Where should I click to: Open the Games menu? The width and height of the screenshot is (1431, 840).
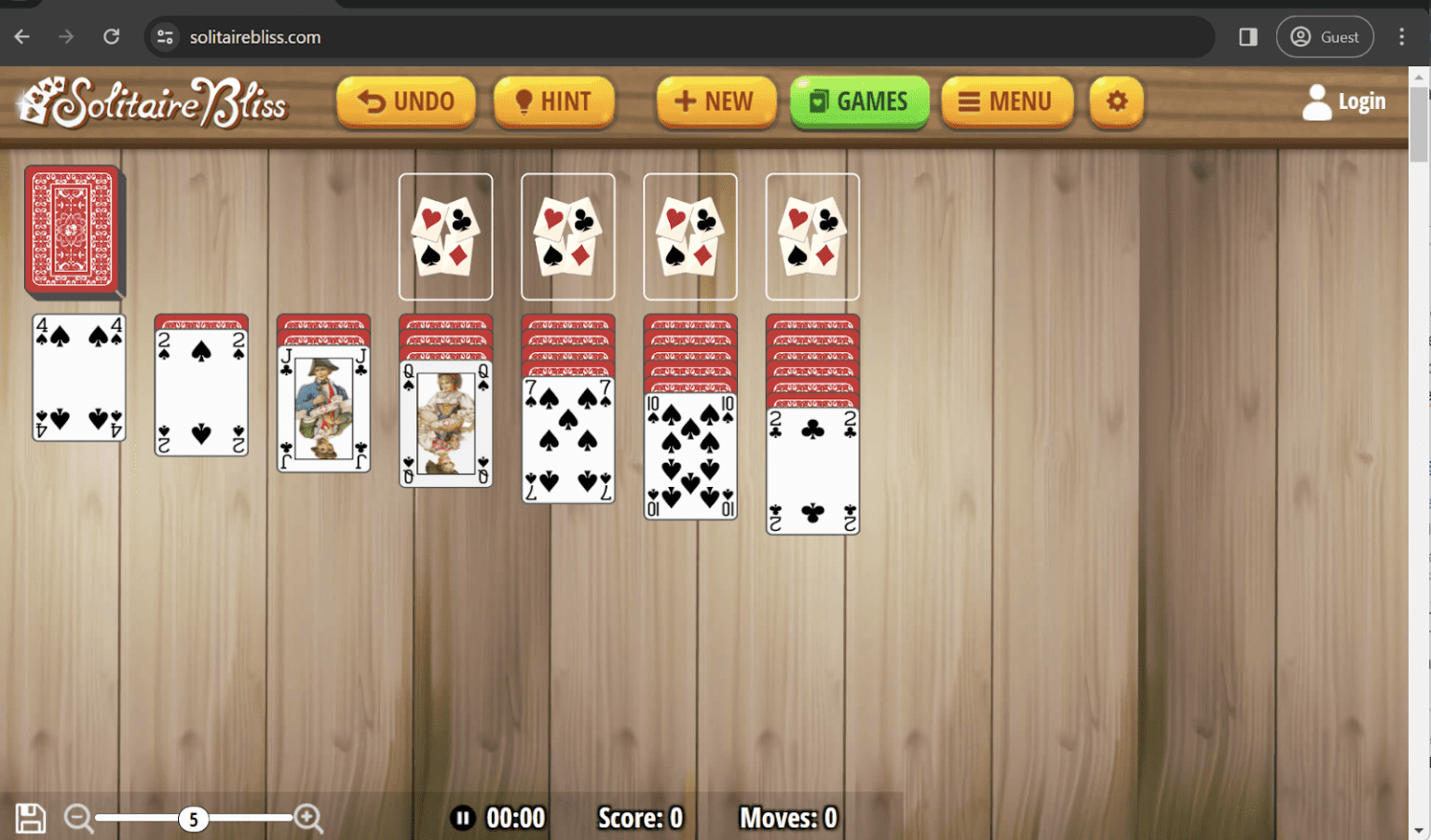[858, 101]
